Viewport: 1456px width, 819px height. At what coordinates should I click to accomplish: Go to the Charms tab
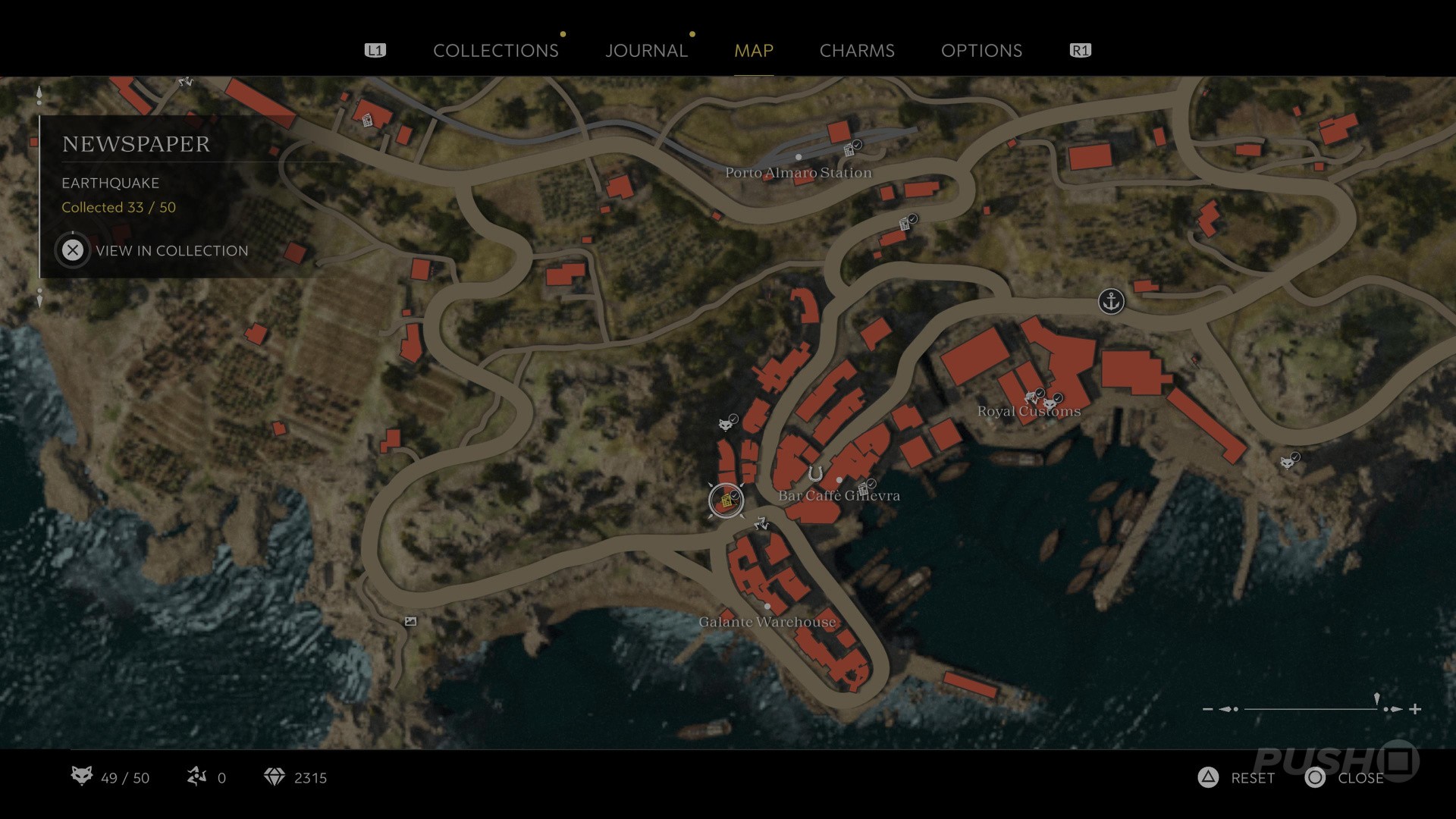tap(857, 51)
